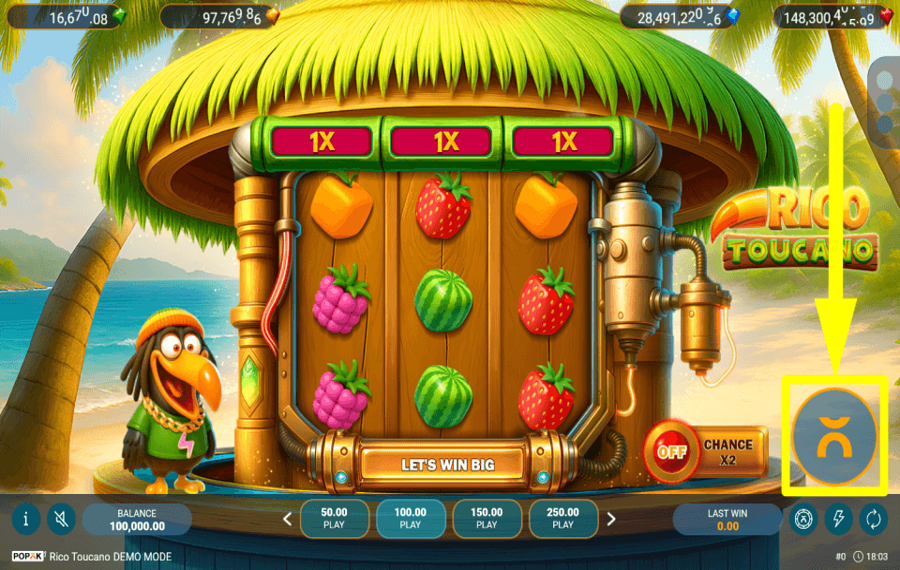
Task: Open autoplay with the circular arrows icon
Action: [x=873, y=519]
